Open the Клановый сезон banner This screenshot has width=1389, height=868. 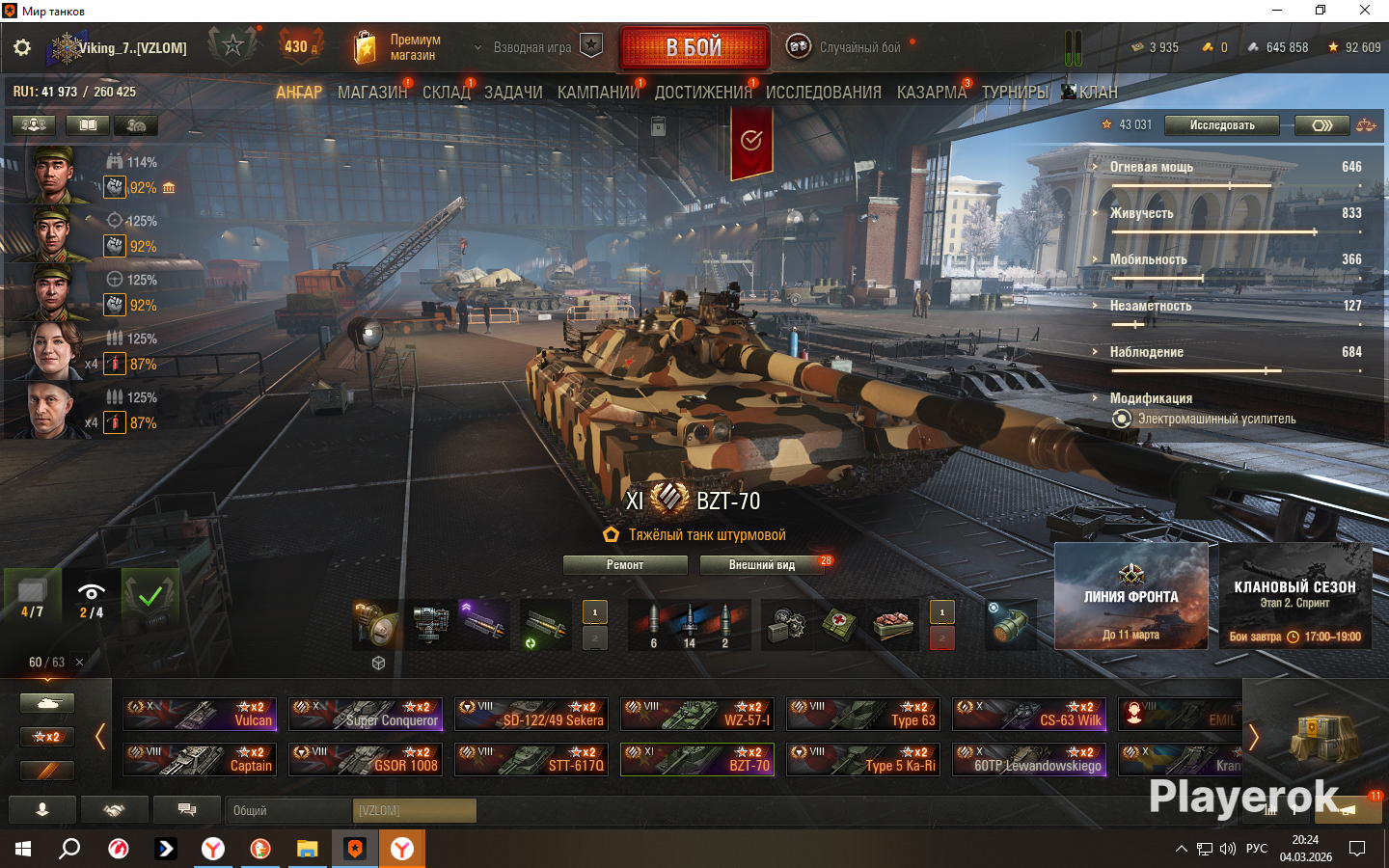(x=1294, y=596)
